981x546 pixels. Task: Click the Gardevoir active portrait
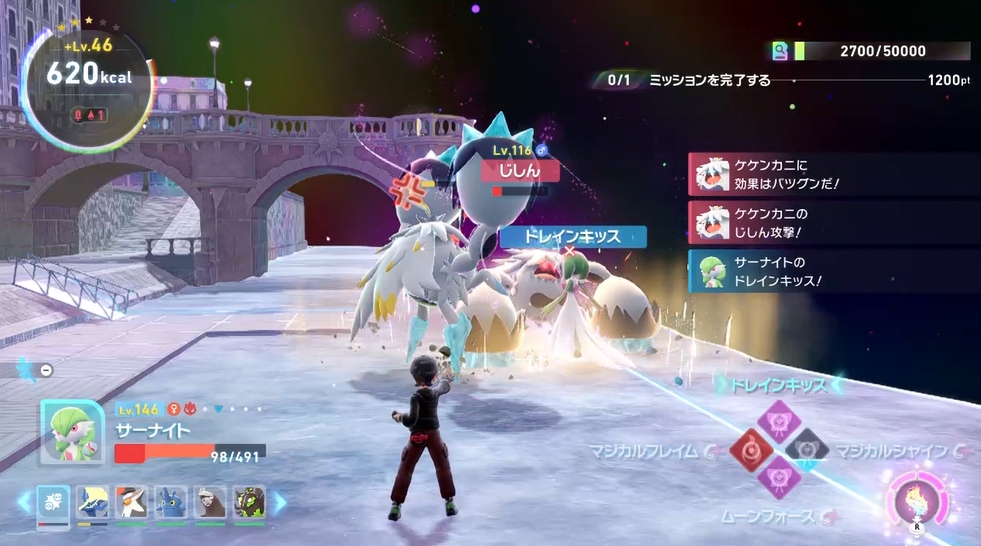(x=71, y=432)
